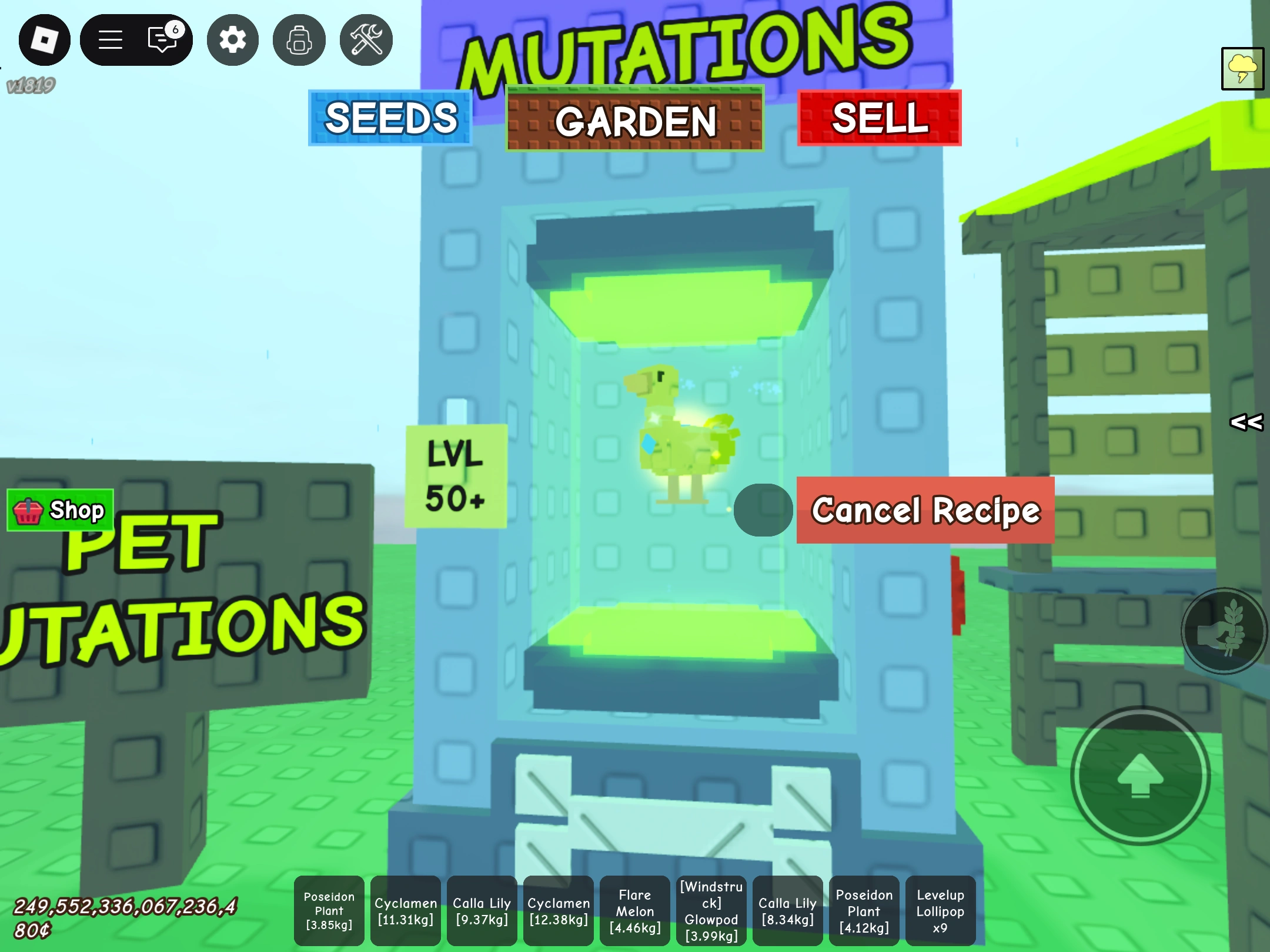Open the Roblox menu icon

click(44, 39)
